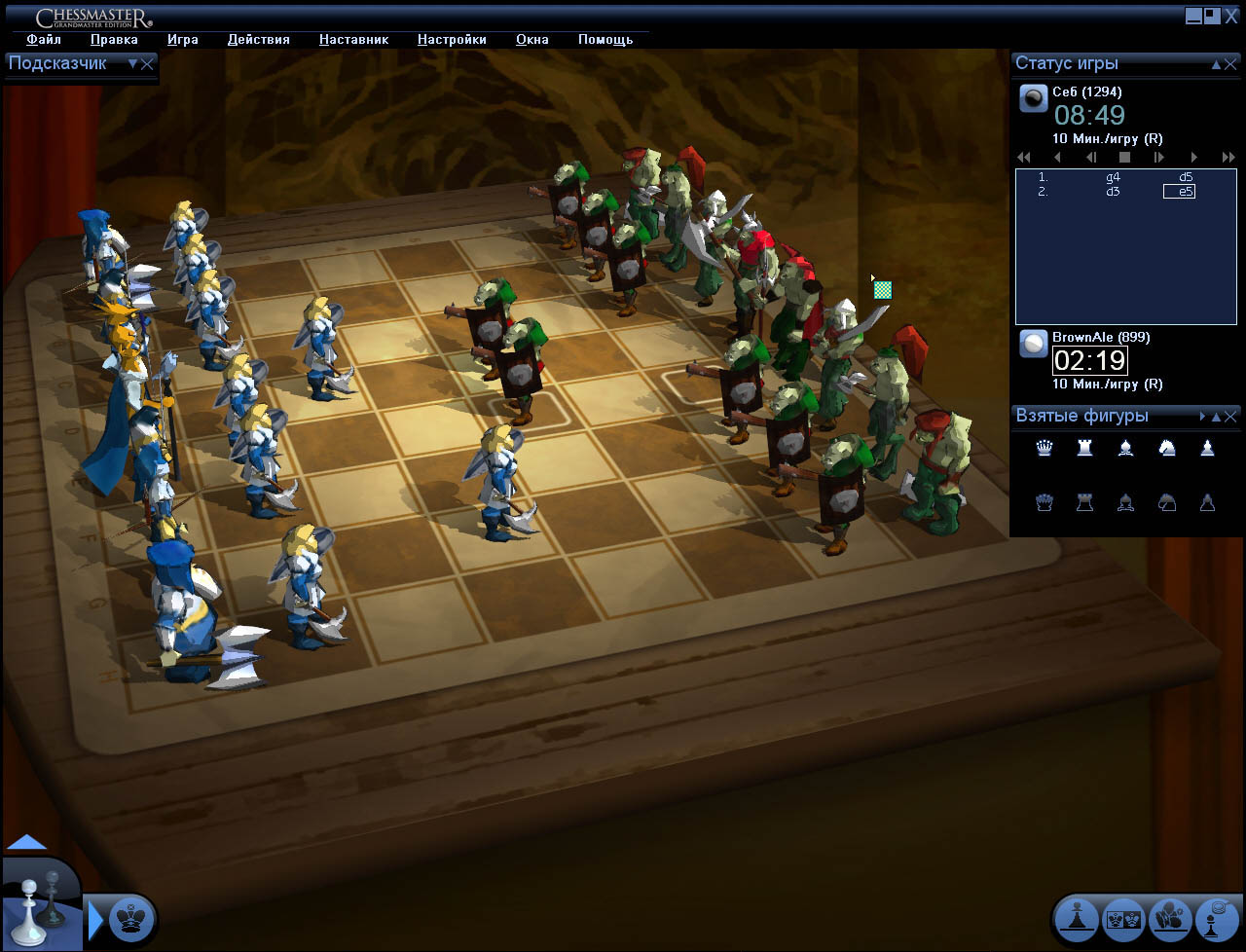Close the Взятые фигуры panel

point(1231,417)
